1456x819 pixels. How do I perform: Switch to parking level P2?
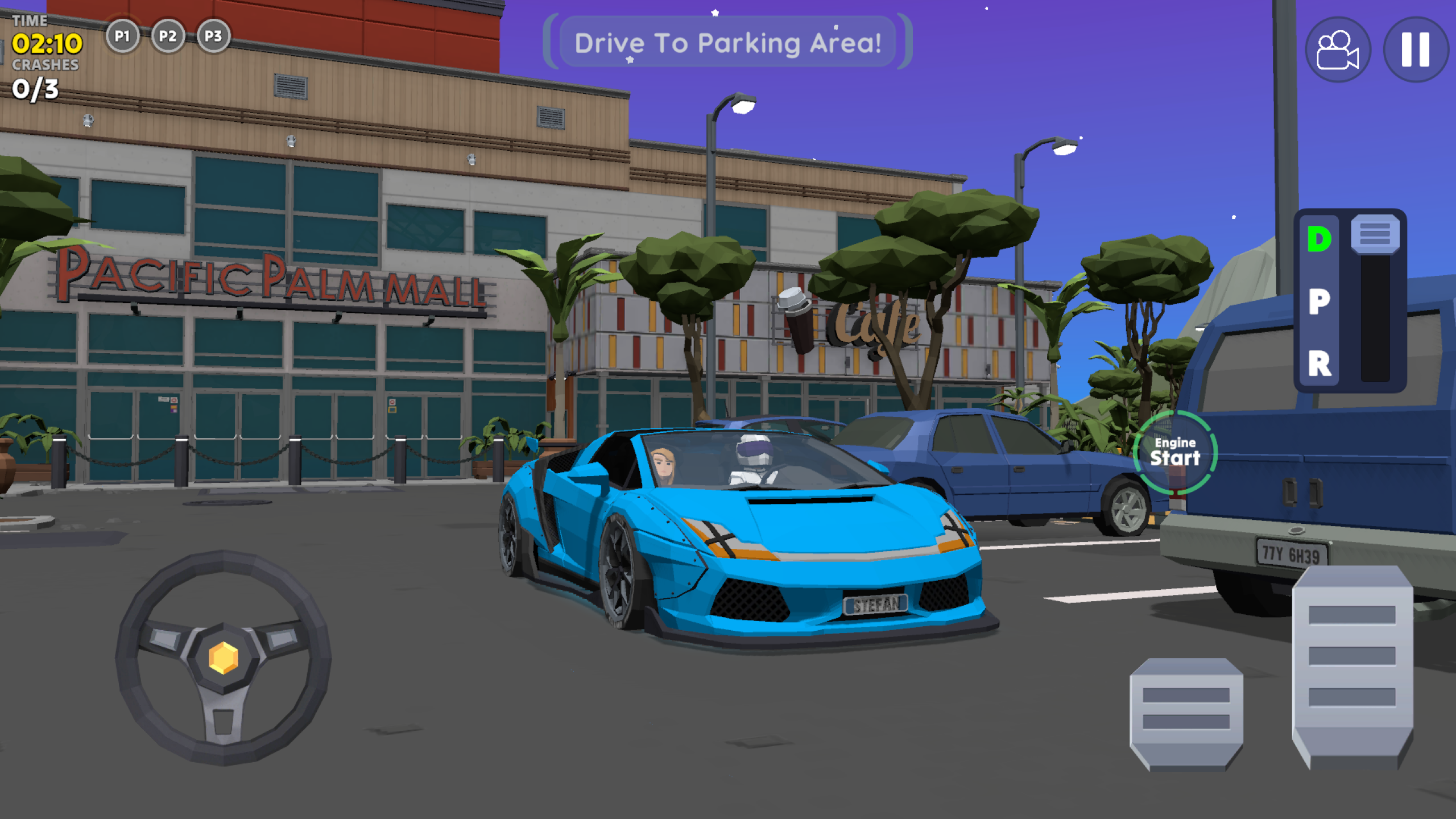pos(167,36)
